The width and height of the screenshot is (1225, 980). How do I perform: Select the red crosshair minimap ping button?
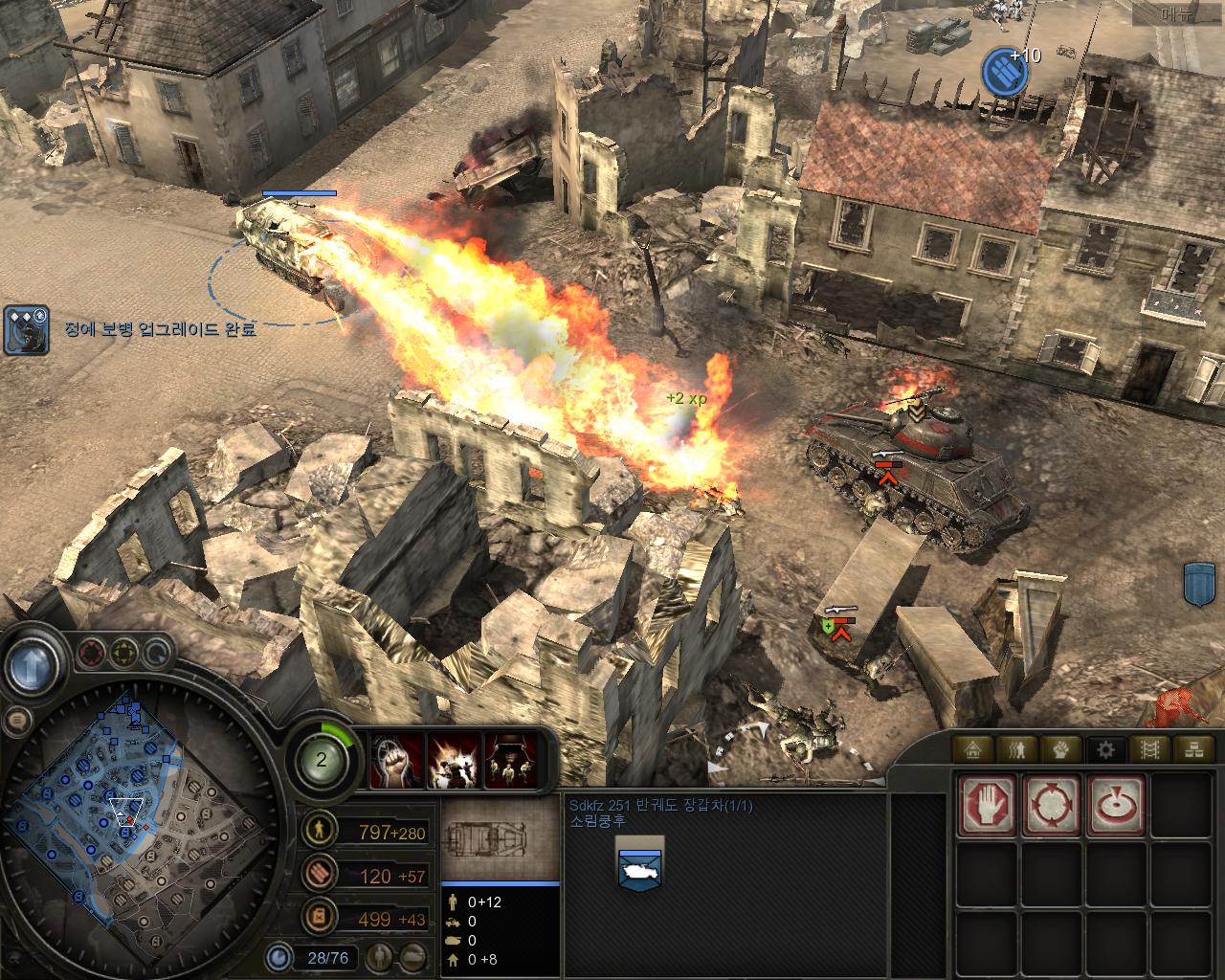[x=92, y=654]
